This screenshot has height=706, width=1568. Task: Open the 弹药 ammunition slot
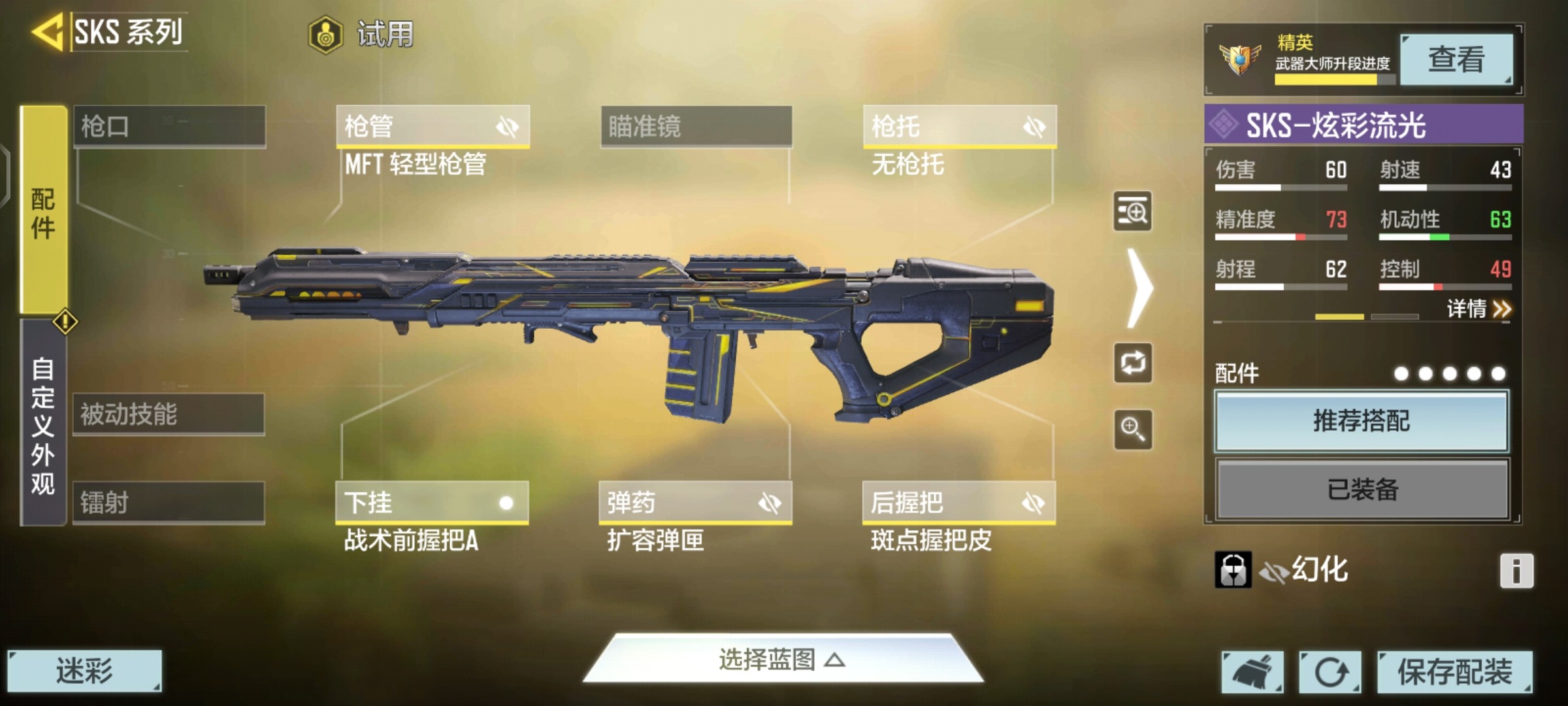(695, 503)
